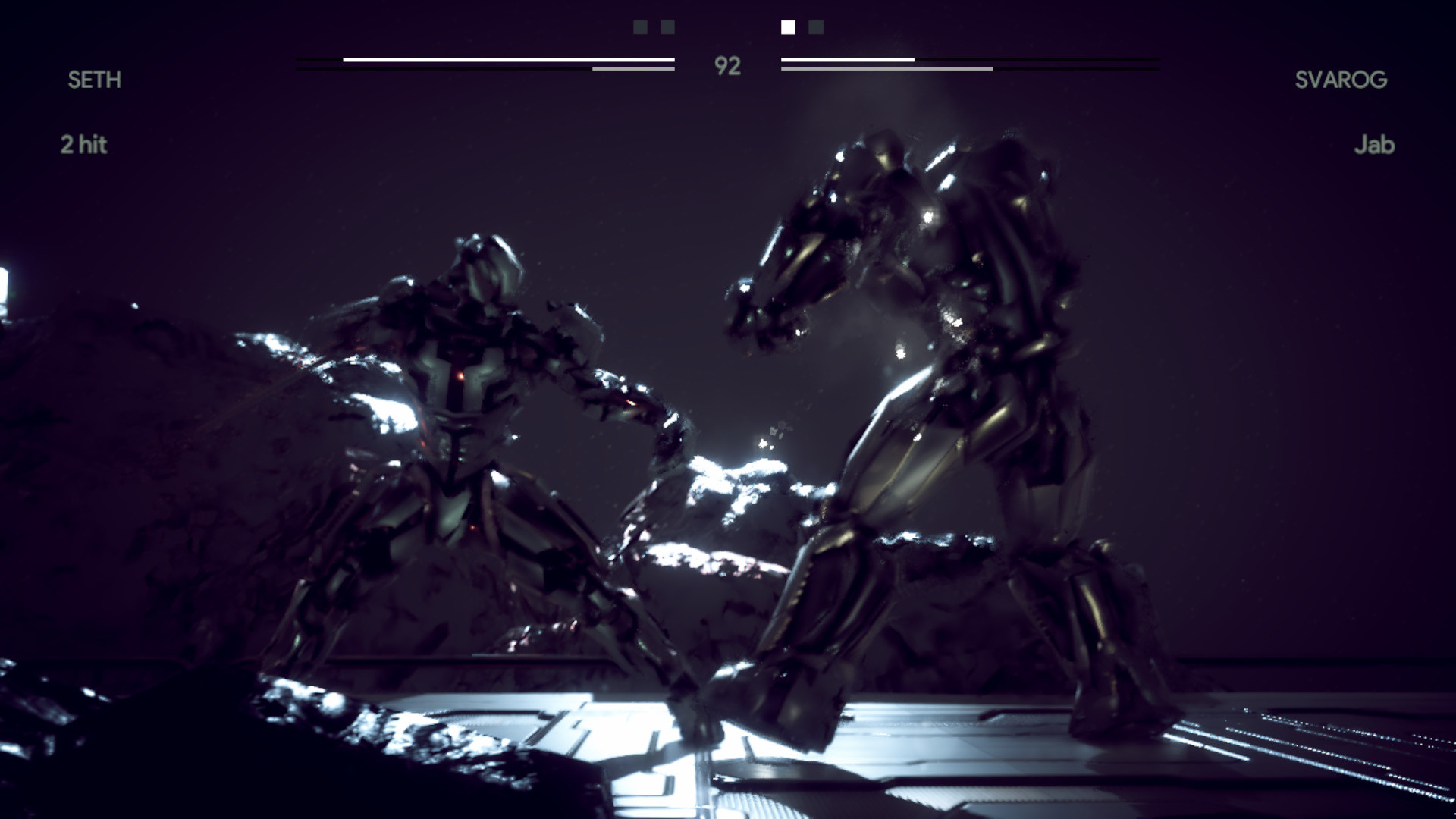Viewport: 1456px width, 819px height.
Task: Click Seth's depleting health bar segment
Action: (x=633, y=68)
